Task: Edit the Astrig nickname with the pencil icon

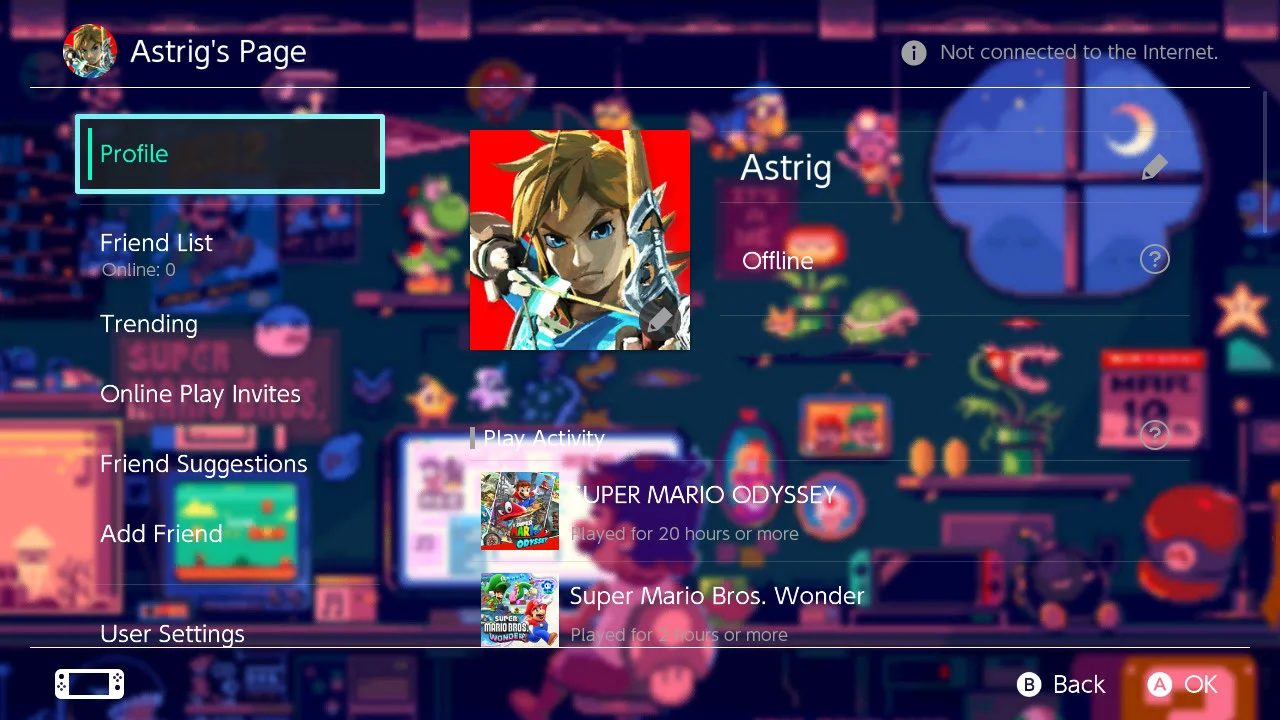Action: pyautogui.click(x=1154, y=167)
